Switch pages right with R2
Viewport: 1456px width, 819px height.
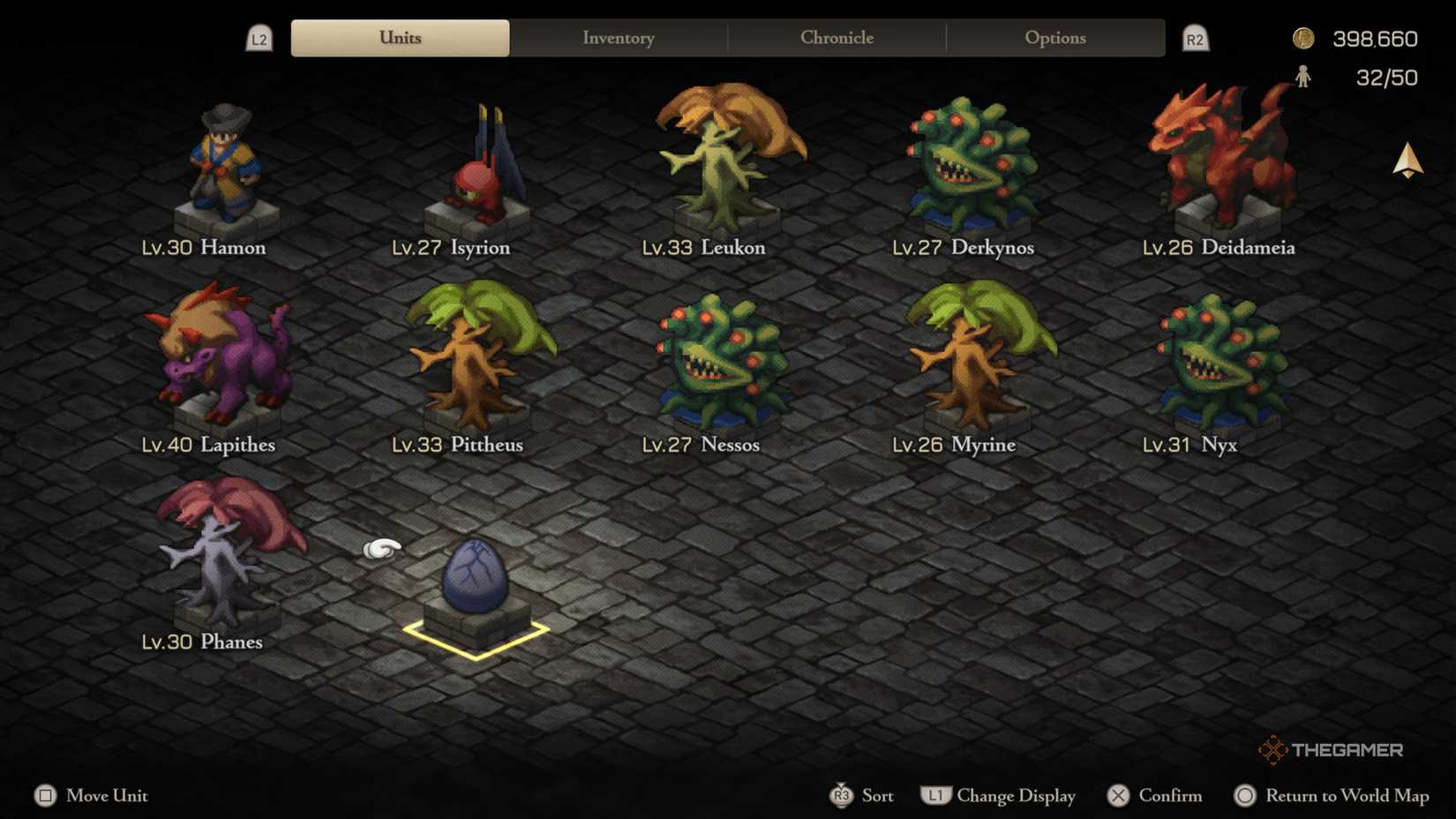point(1196,38)
